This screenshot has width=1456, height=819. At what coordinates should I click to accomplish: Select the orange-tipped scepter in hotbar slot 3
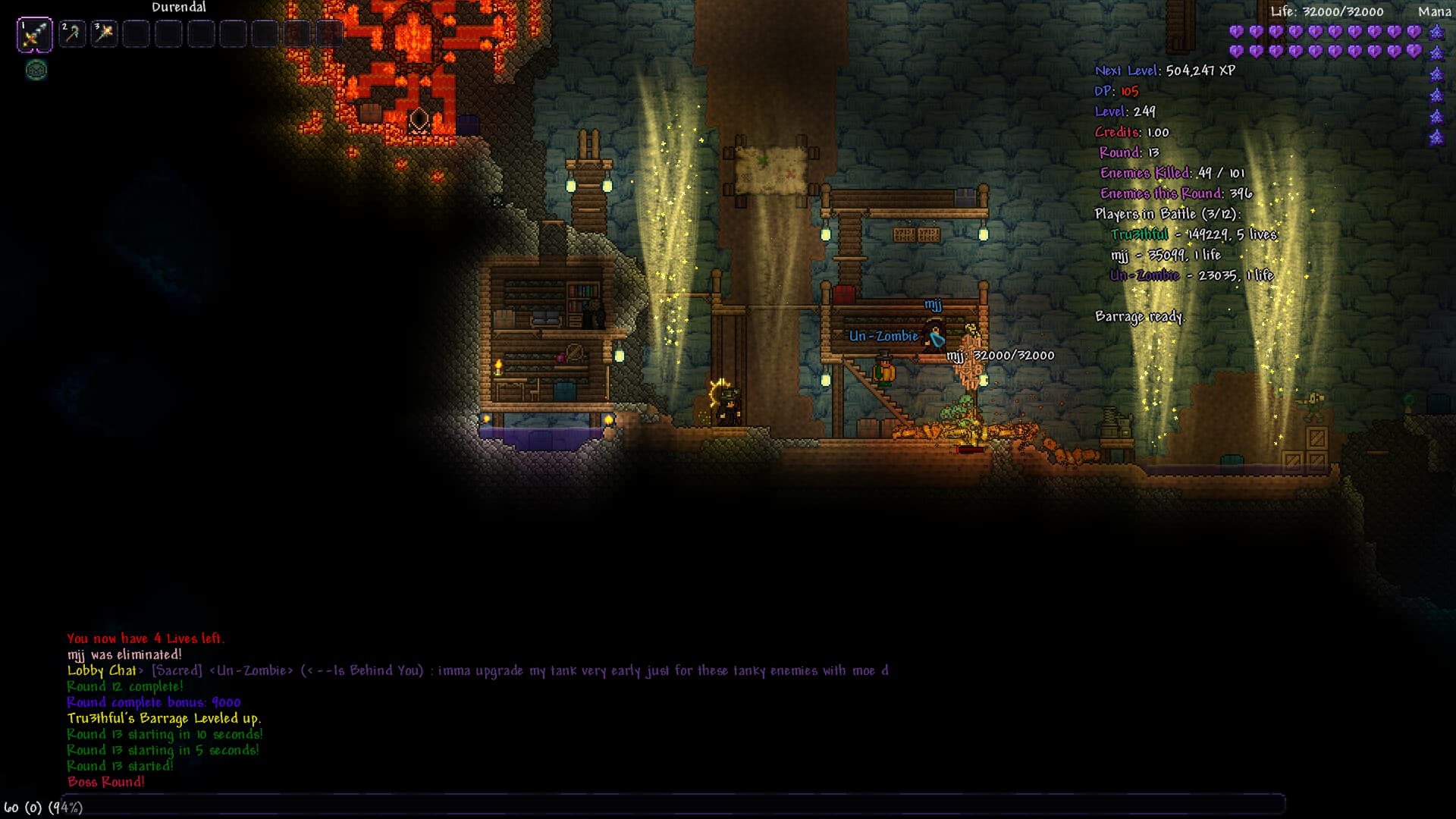coord(104,33)
